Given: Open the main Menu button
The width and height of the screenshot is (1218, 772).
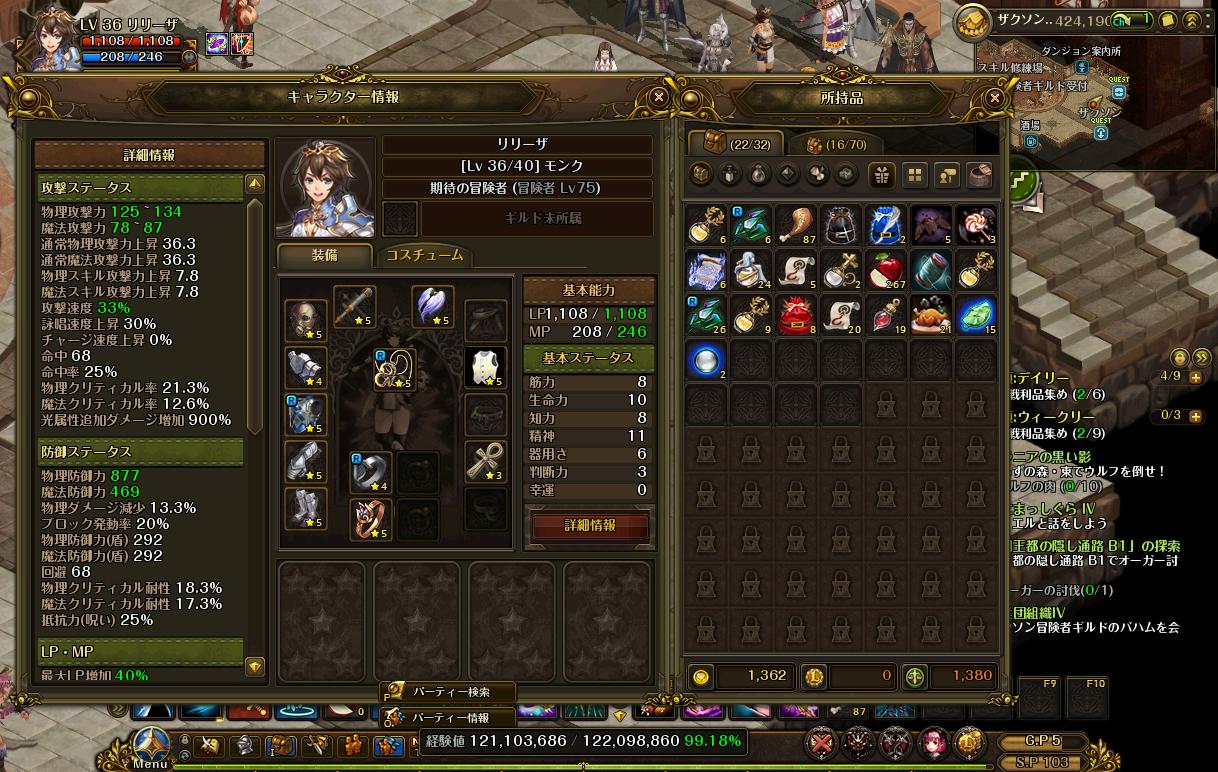Looking at the screenshot, I should coord(150,746).
